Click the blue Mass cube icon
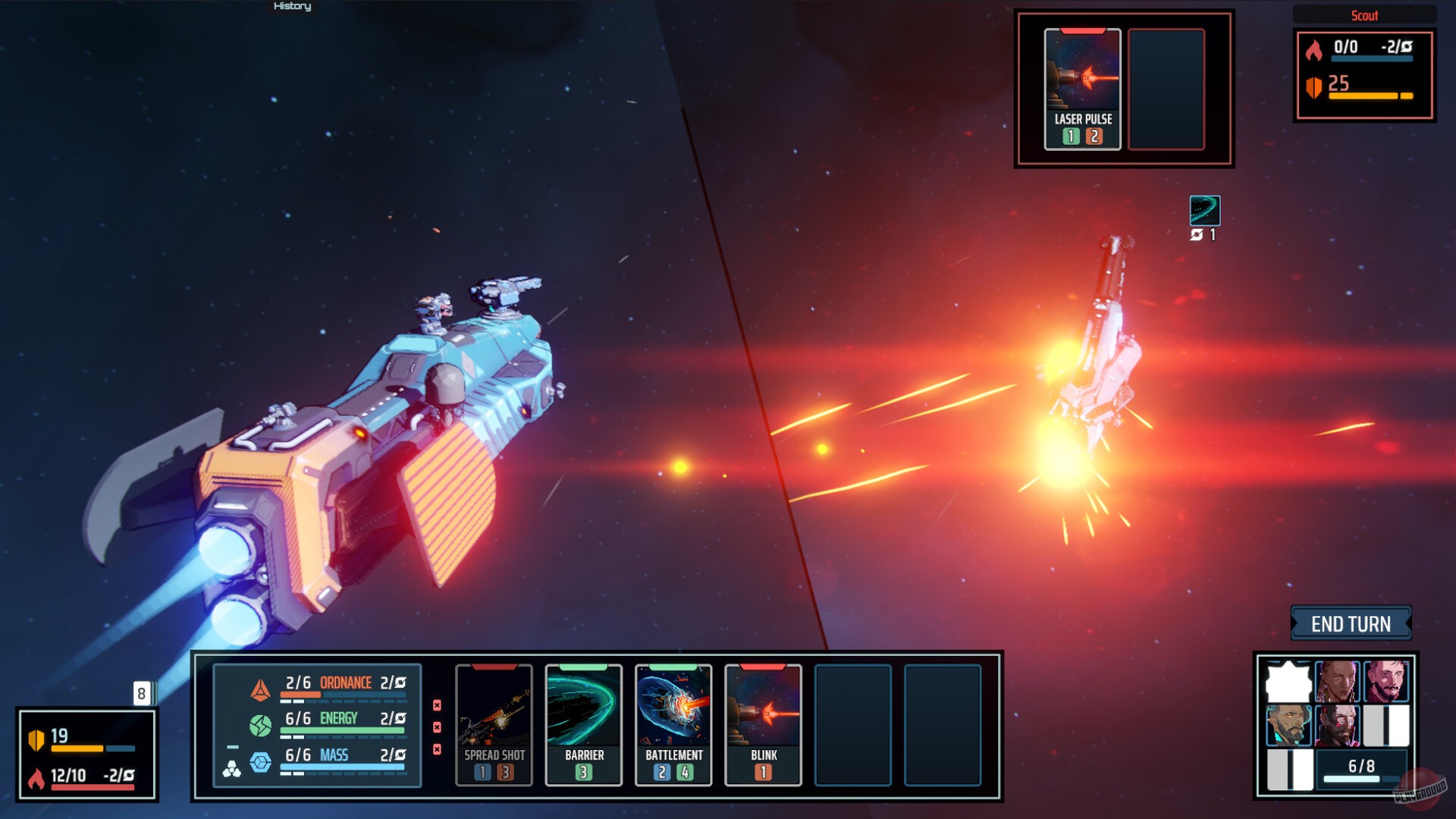Screen dimensions: 1456x819 pos(260,762)
